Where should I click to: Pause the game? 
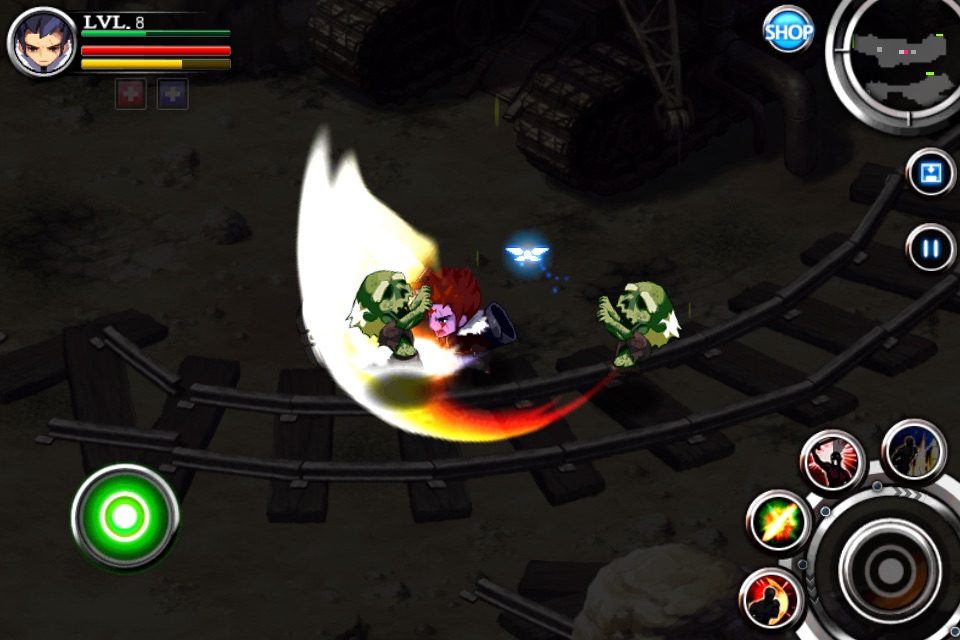click(931, 247)
